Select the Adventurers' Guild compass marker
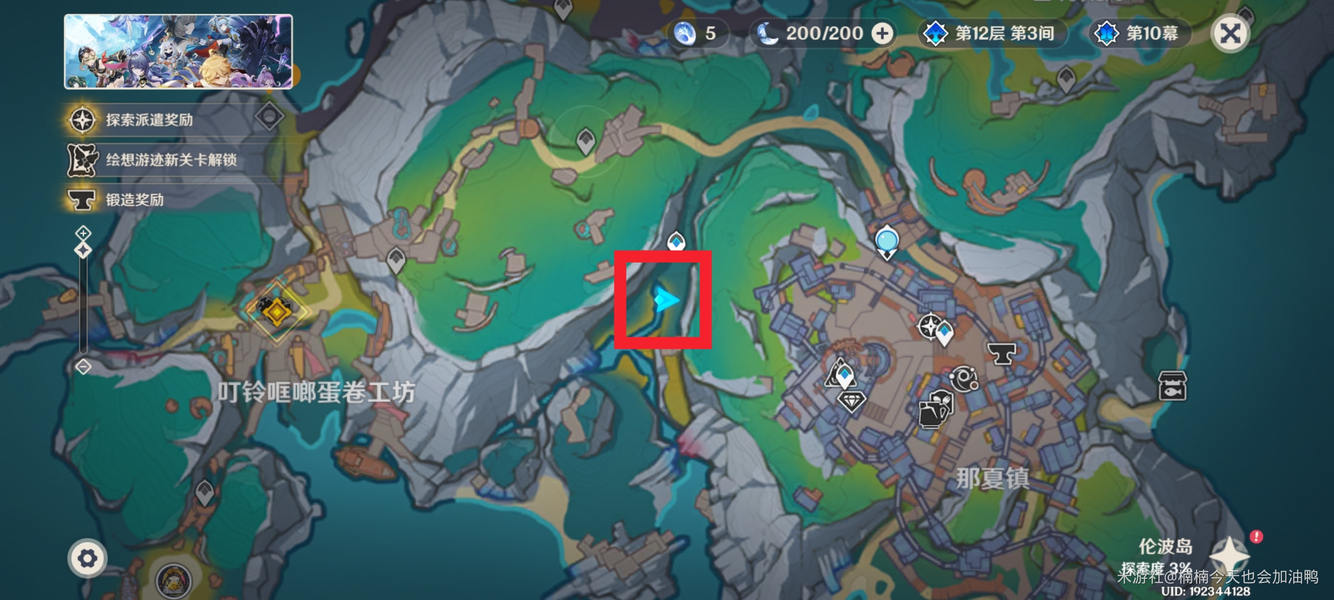The width and height of the screenshot is (1334, 600). click(x=932, y=326)
